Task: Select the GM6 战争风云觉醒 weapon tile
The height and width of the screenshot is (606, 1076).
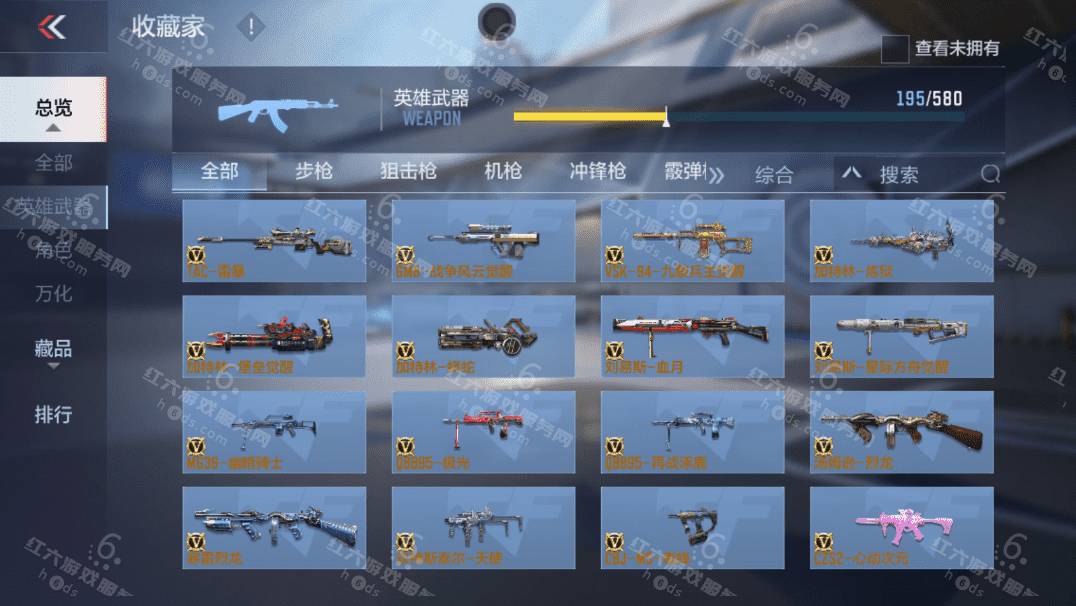Action: click(484, 240)
